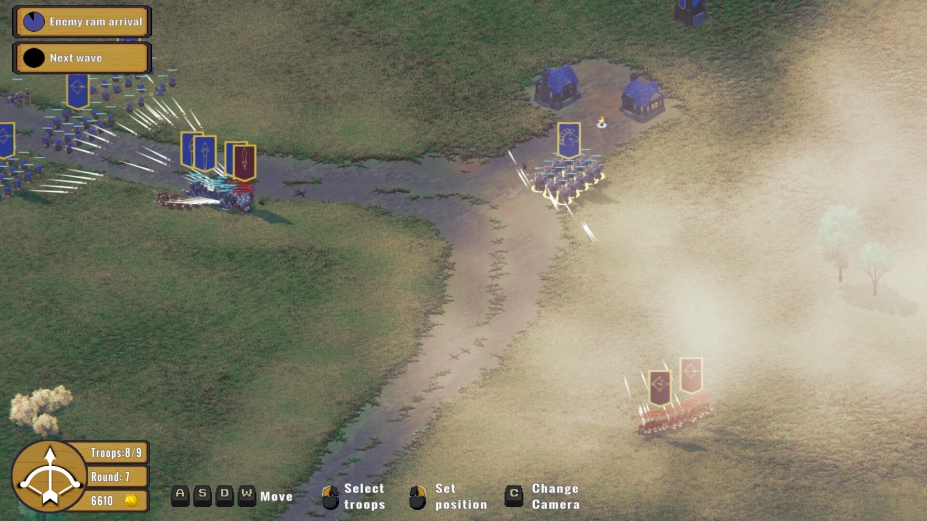Pick the maroon sword banner on the road
Viewport: 927px width, 521px height.
[x=245, y=162]
